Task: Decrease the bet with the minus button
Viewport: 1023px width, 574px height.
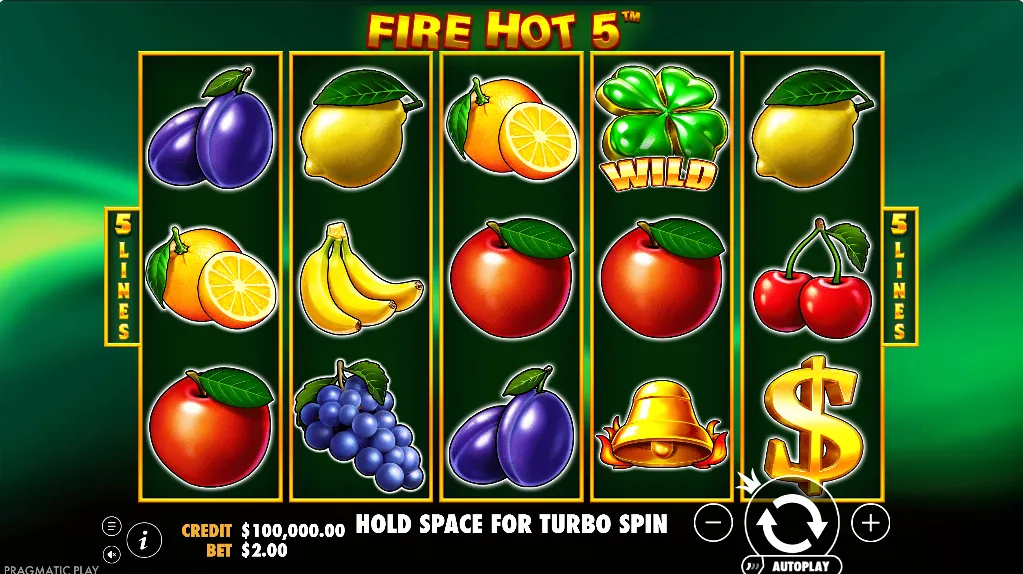Action: pyautogui.click(x=713, y=522)
